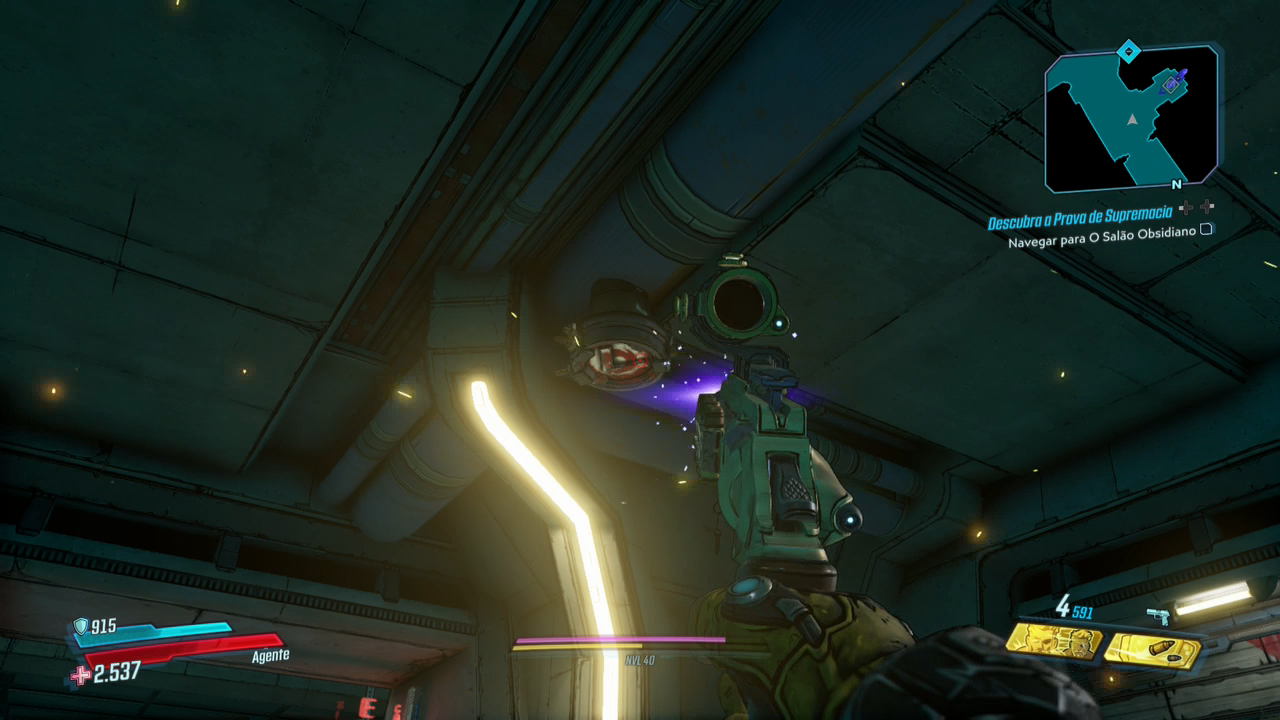Click the diamond marker atop the minimap
This screenshot has height=720, width=1280.
1129,49
